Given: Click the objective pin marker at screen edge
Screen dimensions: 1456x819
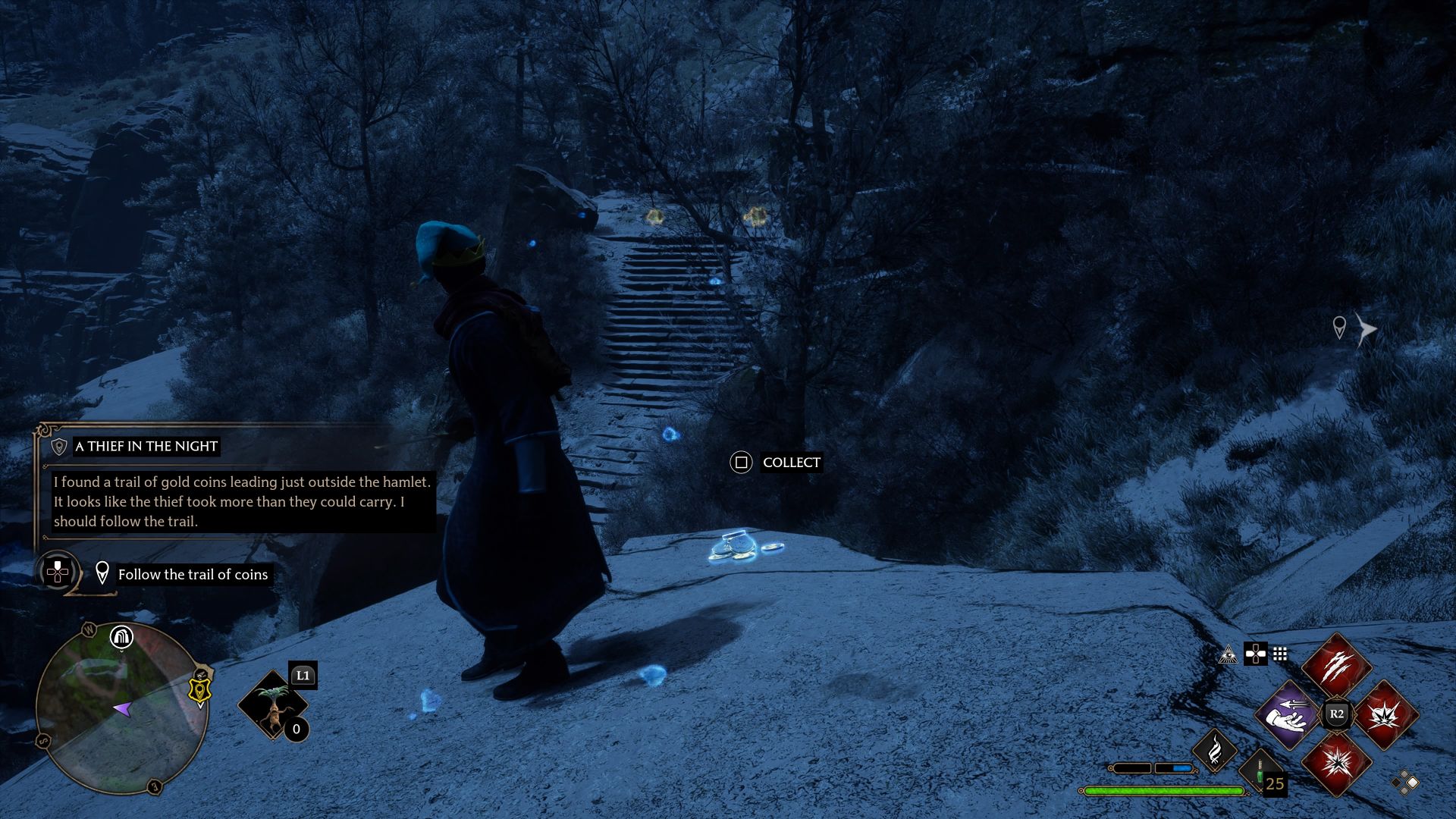Looking at the screenshot, I should point(1339,328).
